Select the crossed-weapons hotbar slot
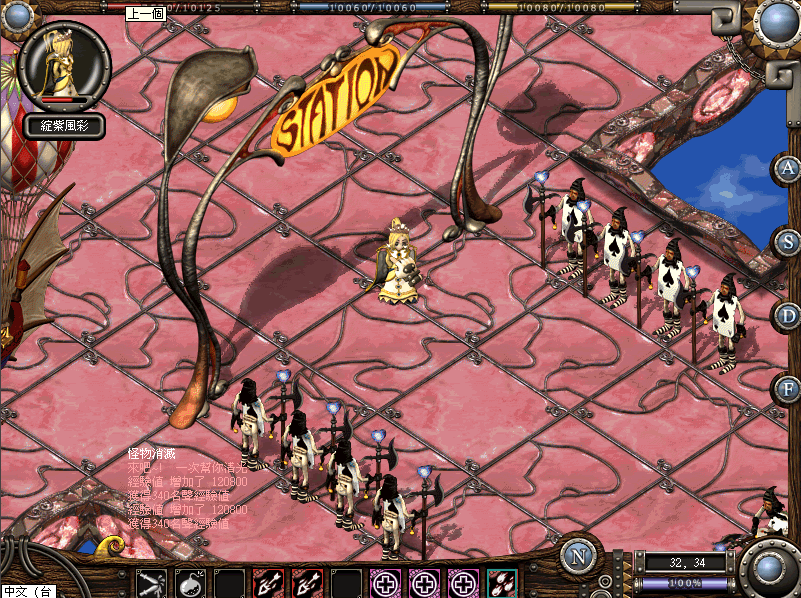 pos(152,582)
